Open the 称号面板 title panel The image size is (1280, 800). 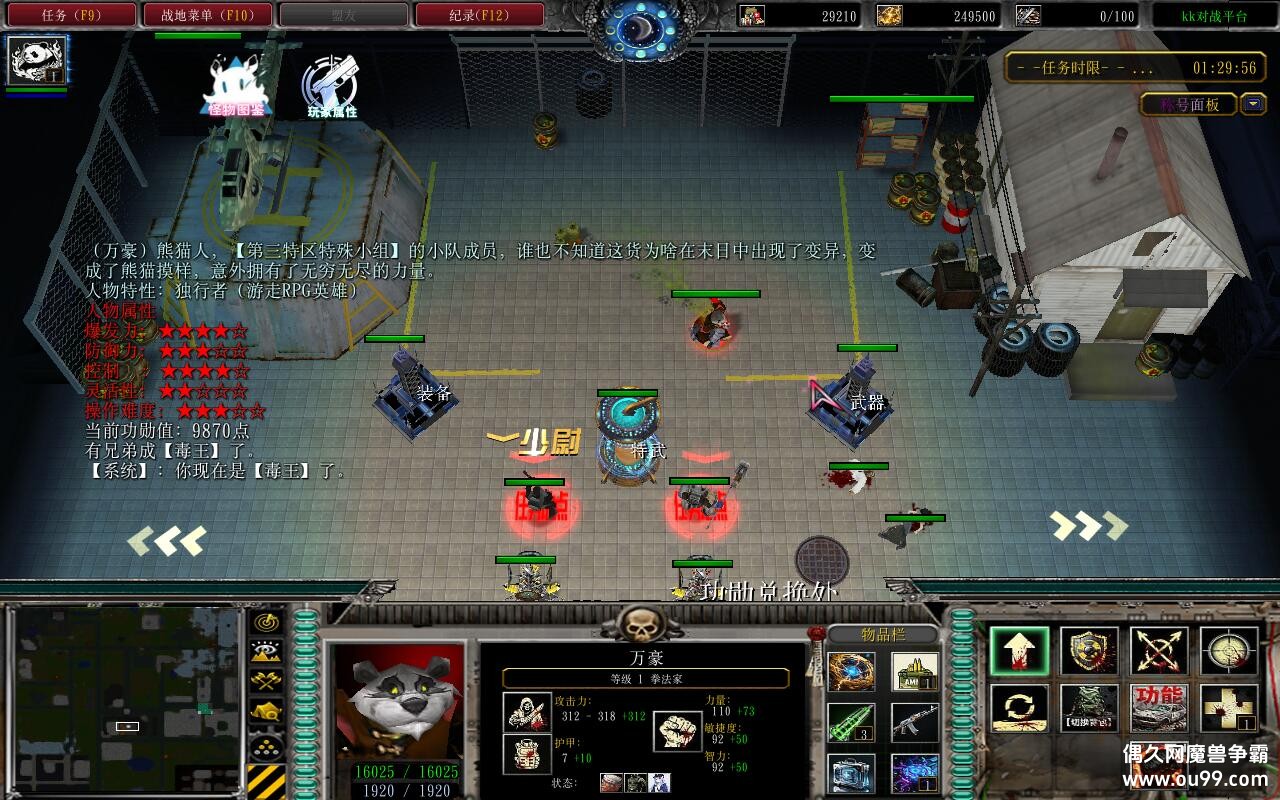1190,104
